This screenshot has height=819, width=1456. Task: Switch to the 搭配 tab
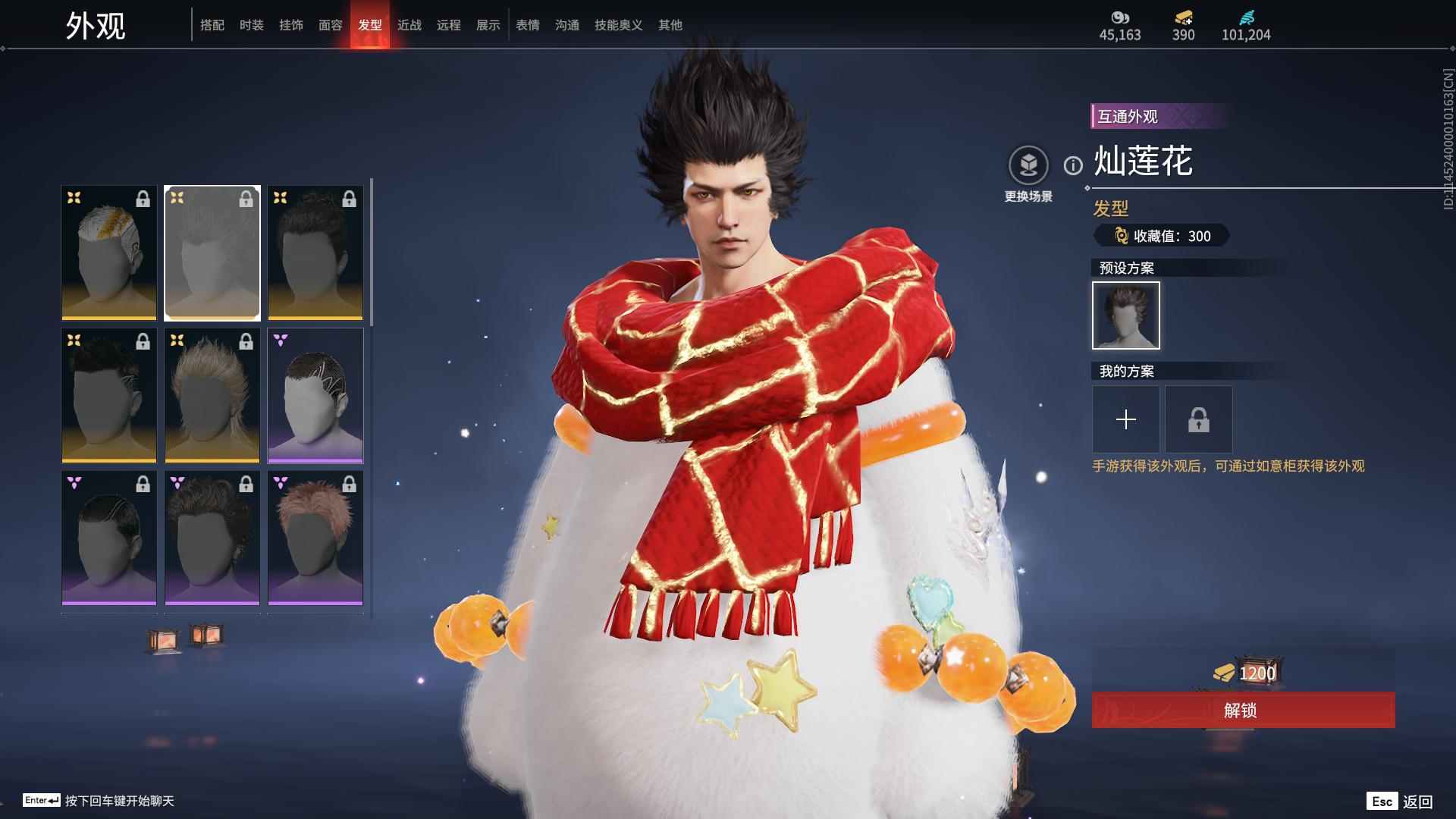212,25
